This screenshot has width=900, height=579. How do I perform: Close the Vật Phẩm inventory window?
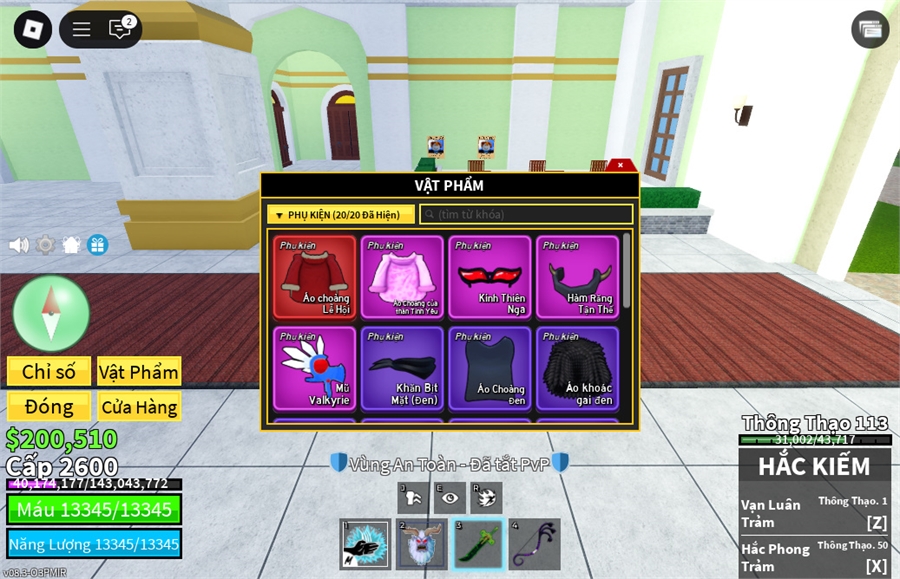click(620, 165)
